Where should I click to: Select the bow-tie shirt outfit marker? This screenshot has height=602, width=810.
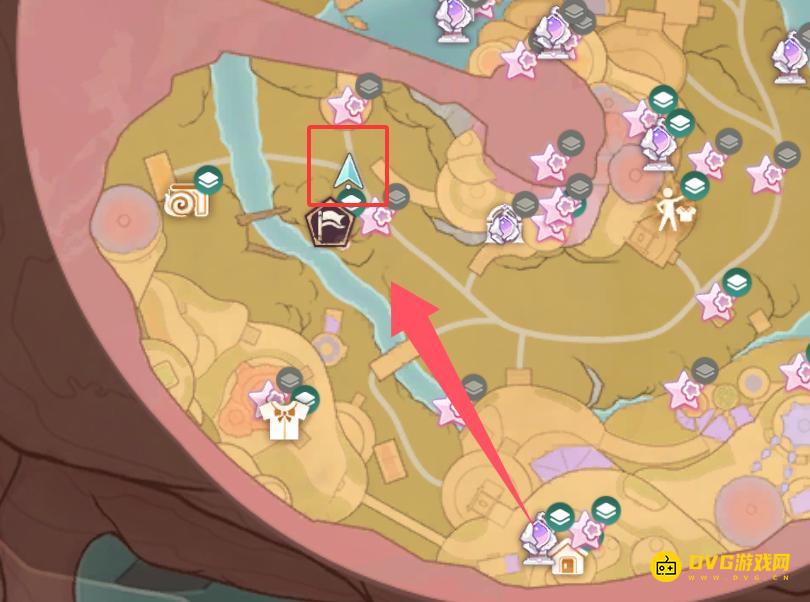click(x=286, y=421)
